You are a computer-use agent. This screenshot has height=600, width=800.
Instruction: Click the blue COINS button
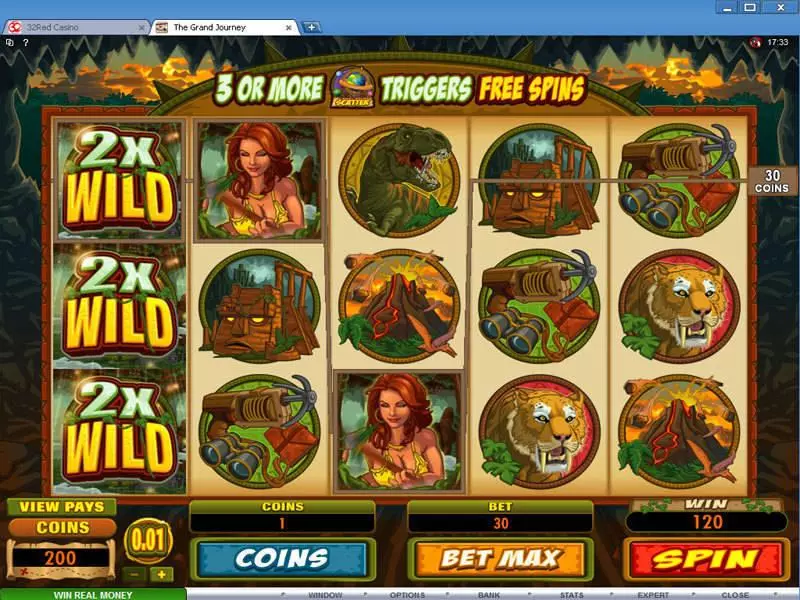tap(282, 559)
